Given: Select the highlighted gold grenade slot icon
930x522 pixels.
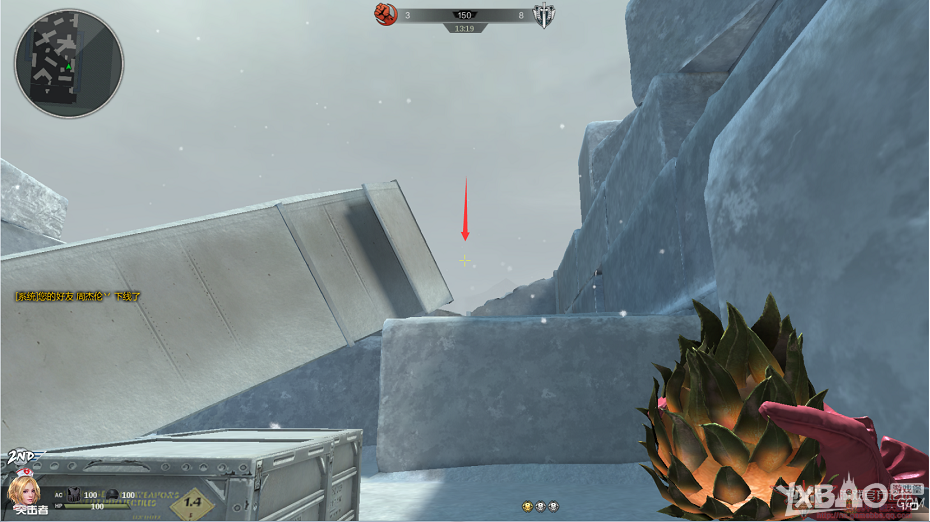Looking at the screenshot, I should point(527,507).
